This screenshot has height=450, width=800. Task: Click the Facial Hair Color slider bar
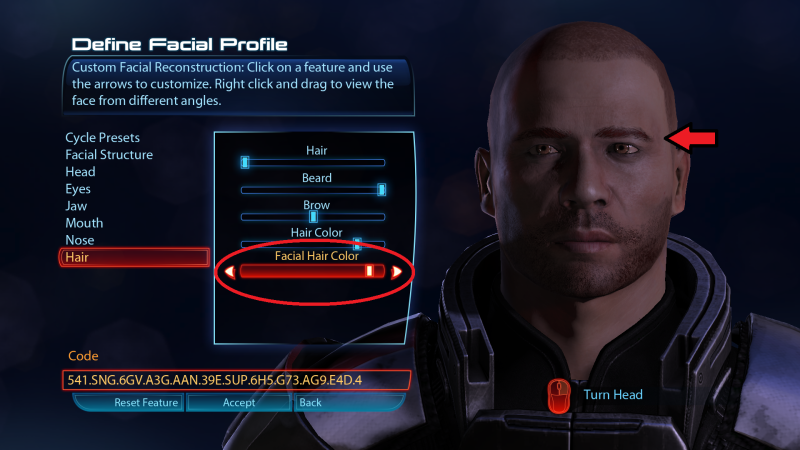312,271
